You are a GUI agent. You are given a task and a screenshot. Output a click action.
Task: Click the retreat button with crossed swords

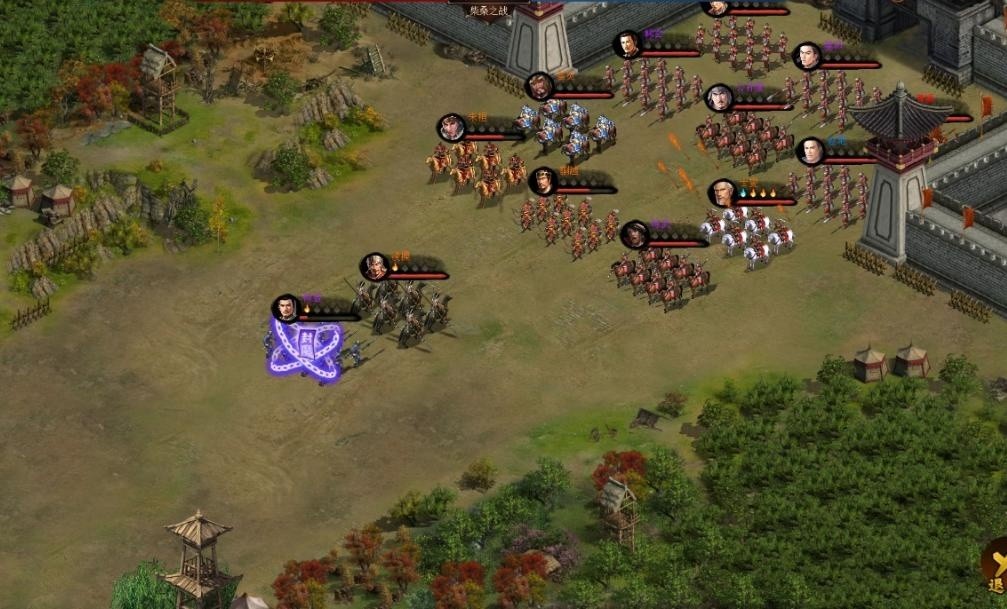click(995, 566)
